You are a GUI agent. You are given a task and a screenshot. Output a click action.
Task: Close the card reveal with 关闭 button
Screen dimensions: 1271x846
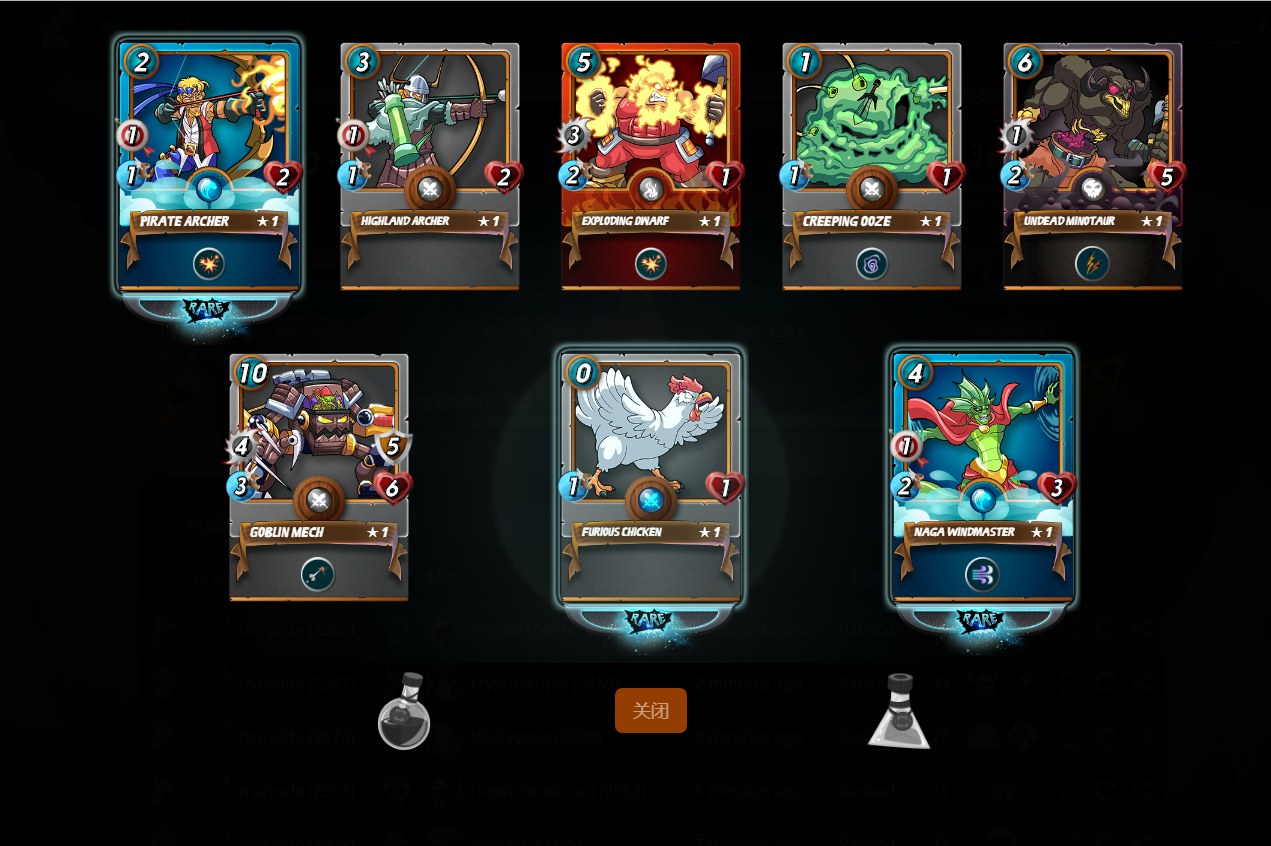click(x=651, y=711)
